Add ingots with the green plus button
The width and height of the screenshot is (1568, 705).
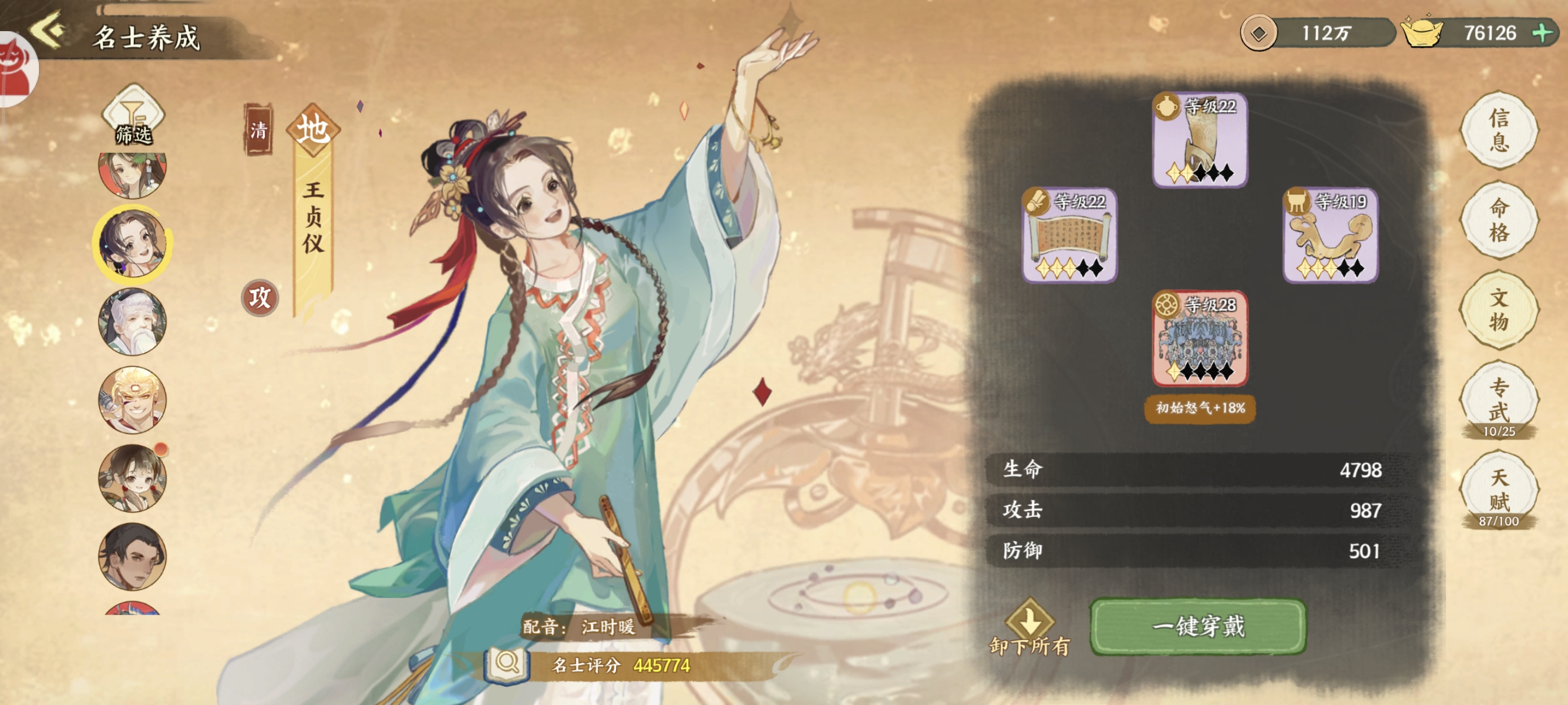tap(1542, 32)
